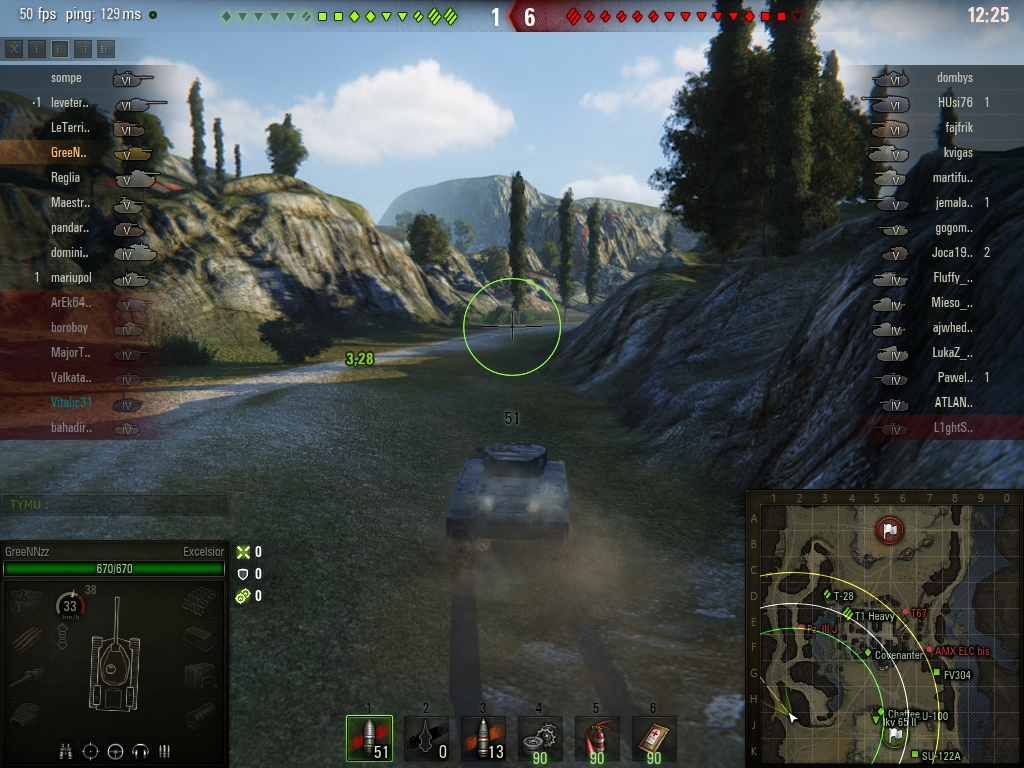Select the AP shell slot with 51 rounds
The width and height of the screenshot is (1024, 768).
[x=369, y=739]
